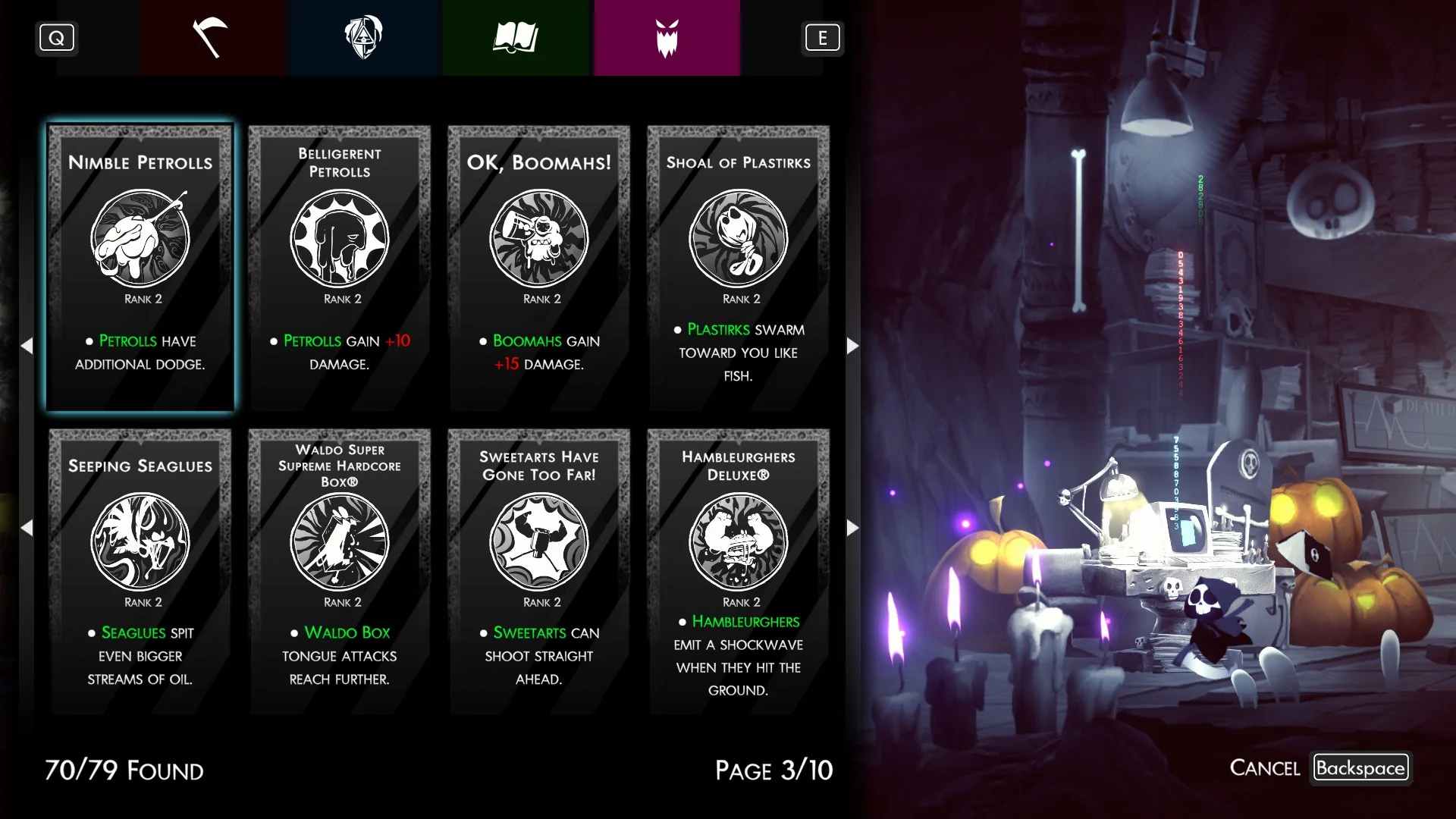Viewport: 1456px width, 819px height.
Task: Pick the OK, Boomahs! card
Action: 539,268
